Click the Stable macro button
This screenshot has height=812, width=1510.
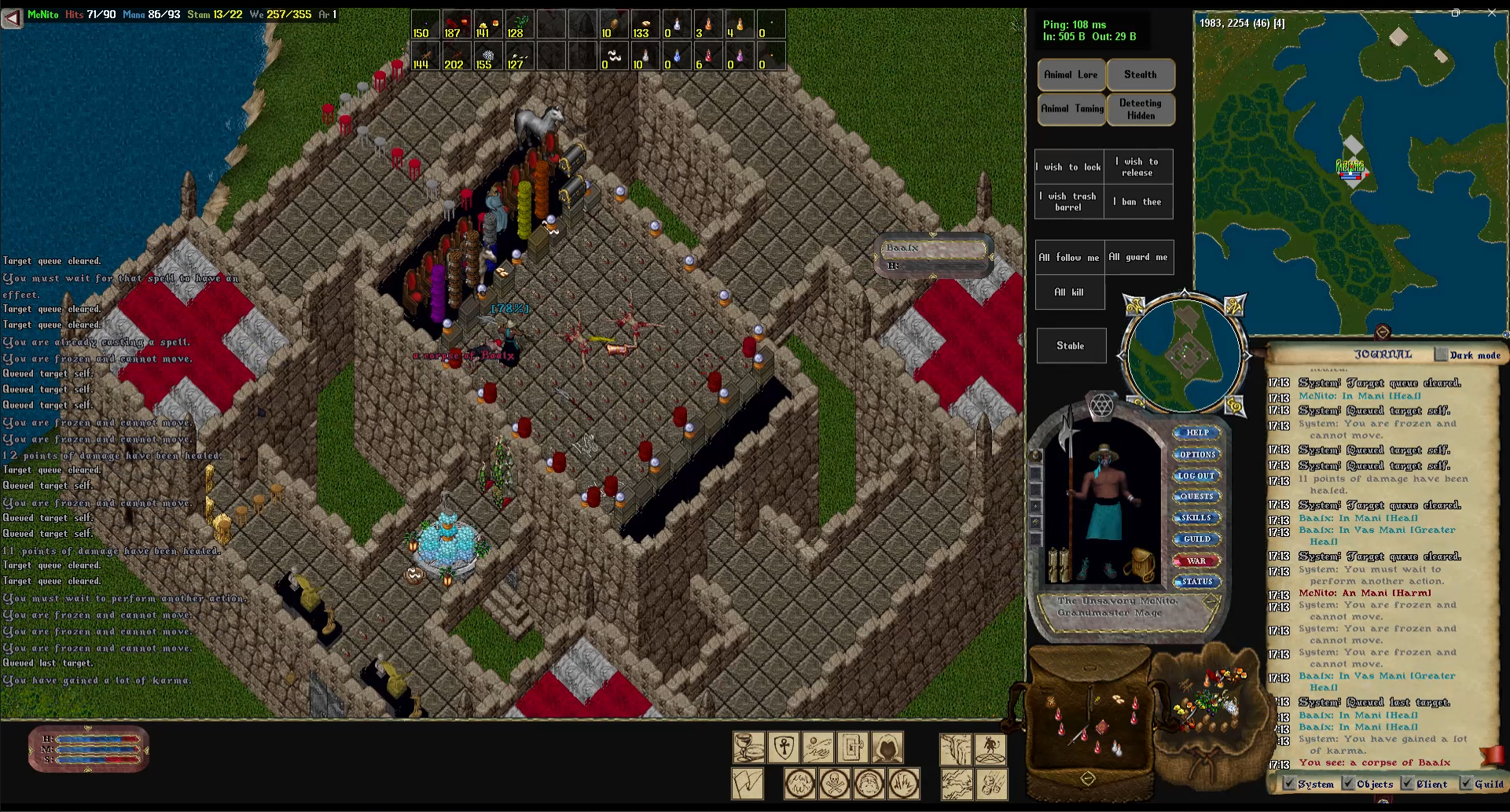pyautogui.click(x=1070, y=346)
